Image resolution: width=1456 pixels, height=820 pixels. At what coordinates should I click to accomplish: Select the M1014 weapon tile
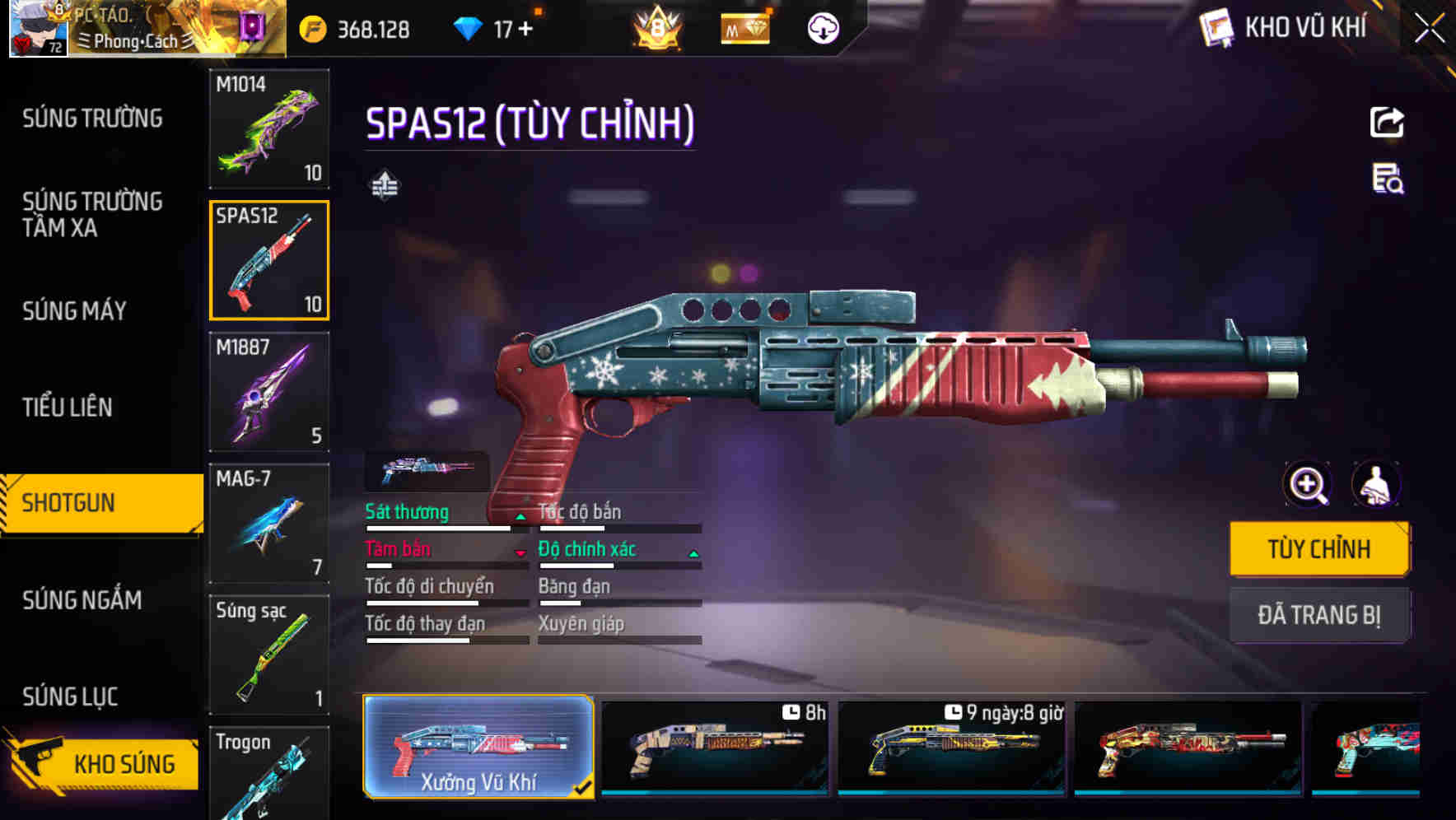269,128
